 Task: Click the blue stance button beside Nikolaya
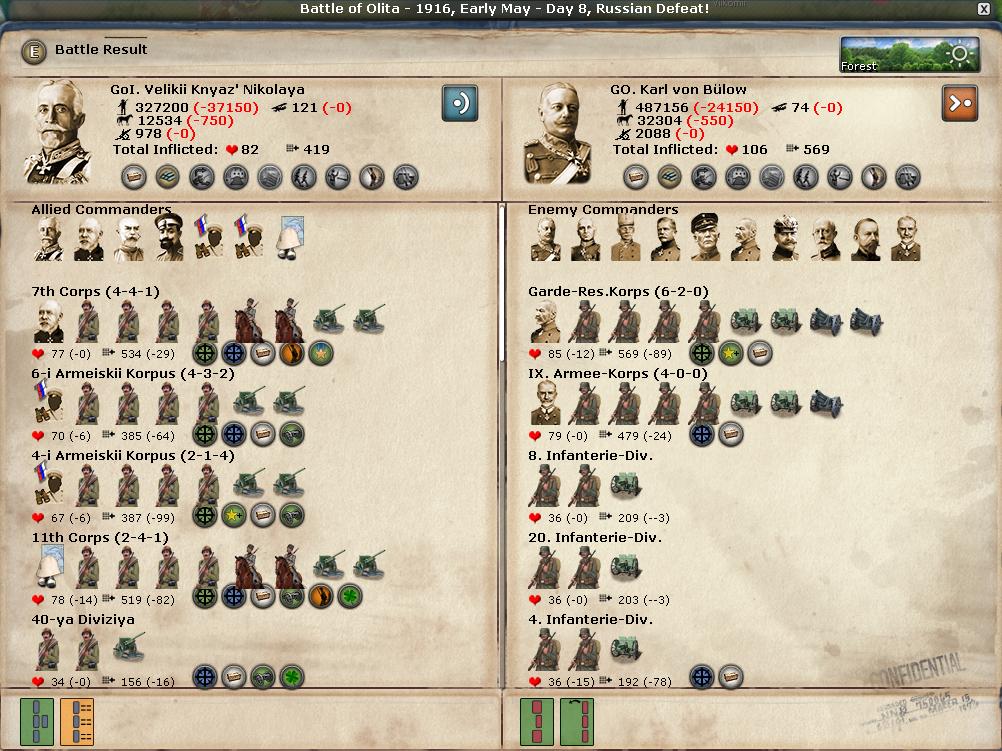pos(460,102)
